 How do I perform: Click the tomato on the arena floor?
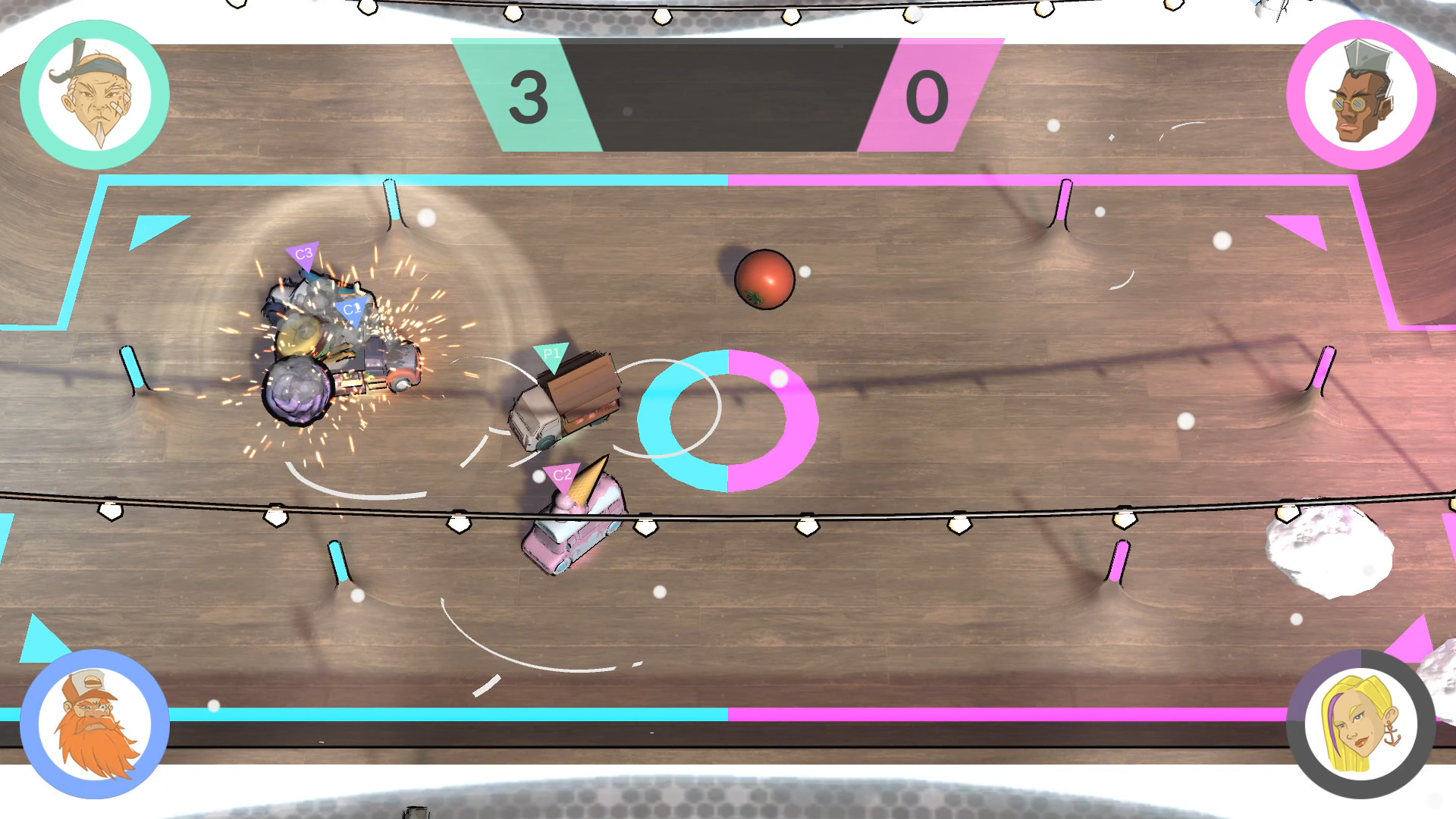(762, 281)
